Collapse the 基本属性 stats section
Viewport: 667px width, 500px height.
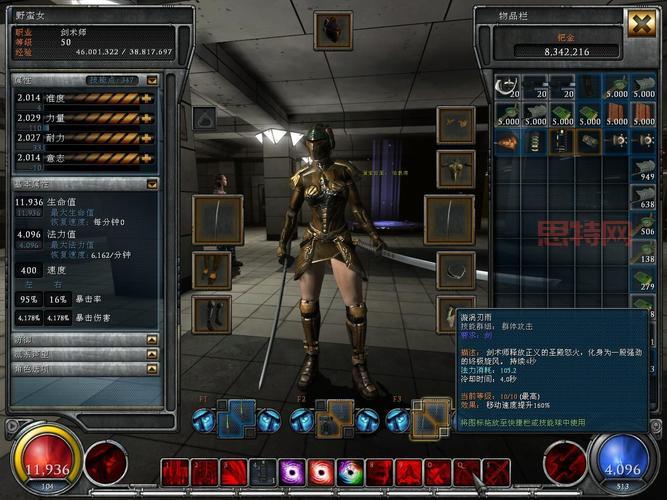click(152, 184)
